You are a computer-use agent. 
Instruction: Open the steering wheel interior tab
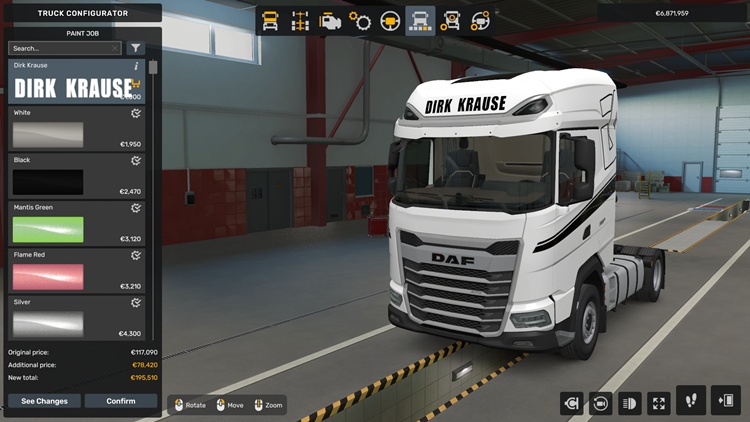(x=390, y=20)
